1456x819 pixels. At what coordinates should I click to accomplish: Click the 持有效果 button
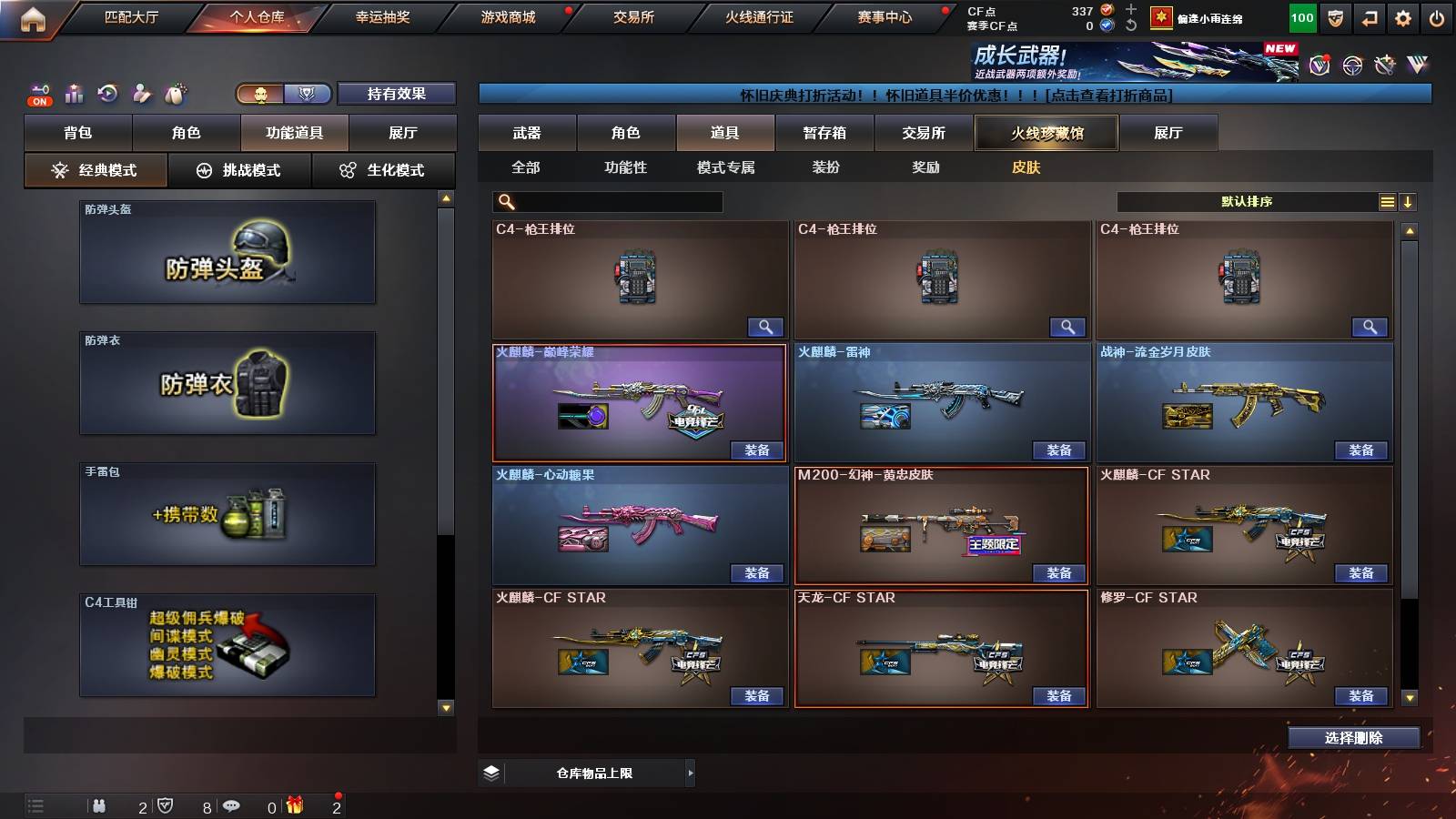coord(397,94)
